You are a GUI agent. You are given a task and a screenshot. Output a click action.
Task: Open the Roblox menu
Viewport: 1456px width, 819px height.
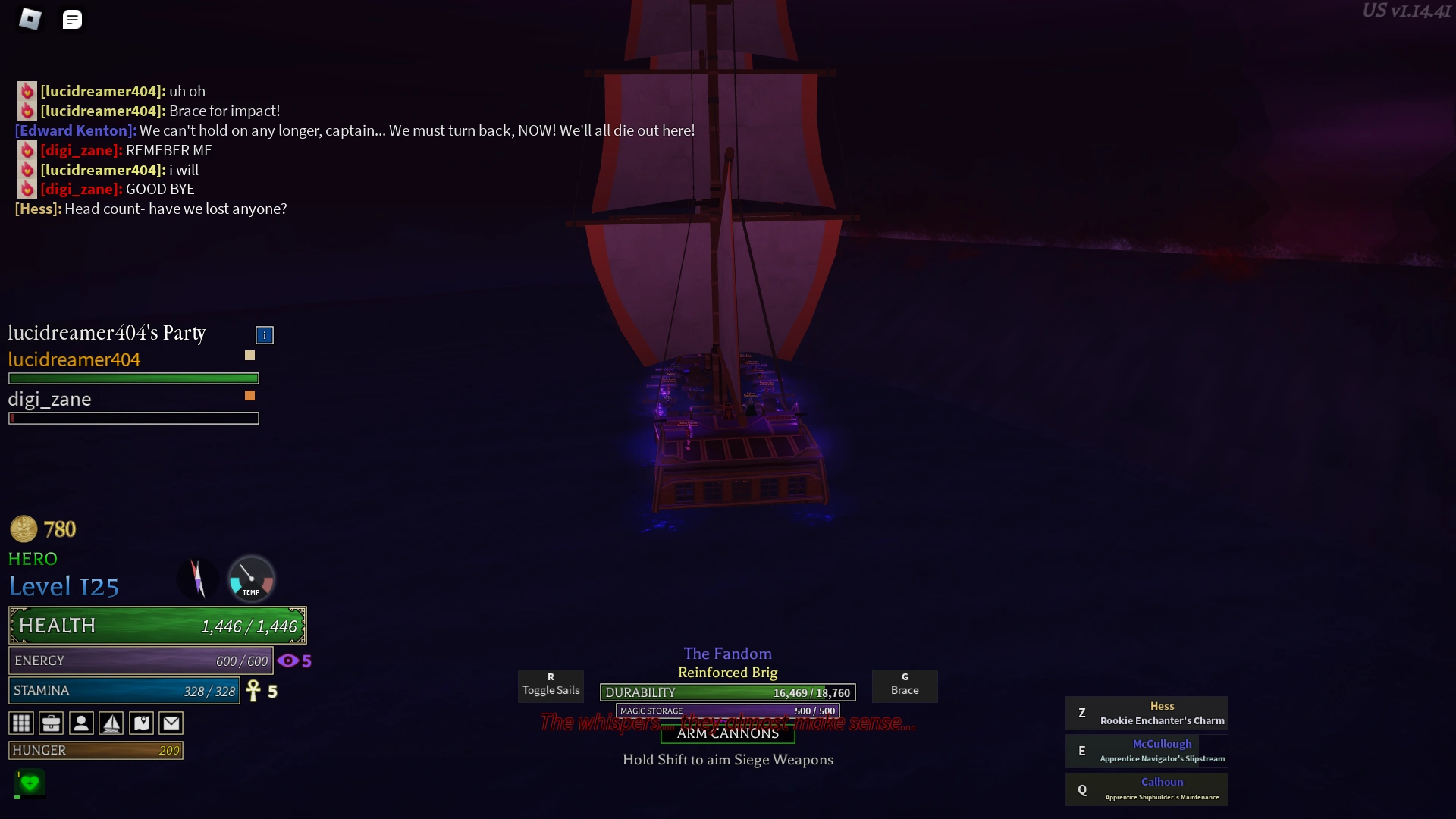pyautogui.click(x=30, y=19)
